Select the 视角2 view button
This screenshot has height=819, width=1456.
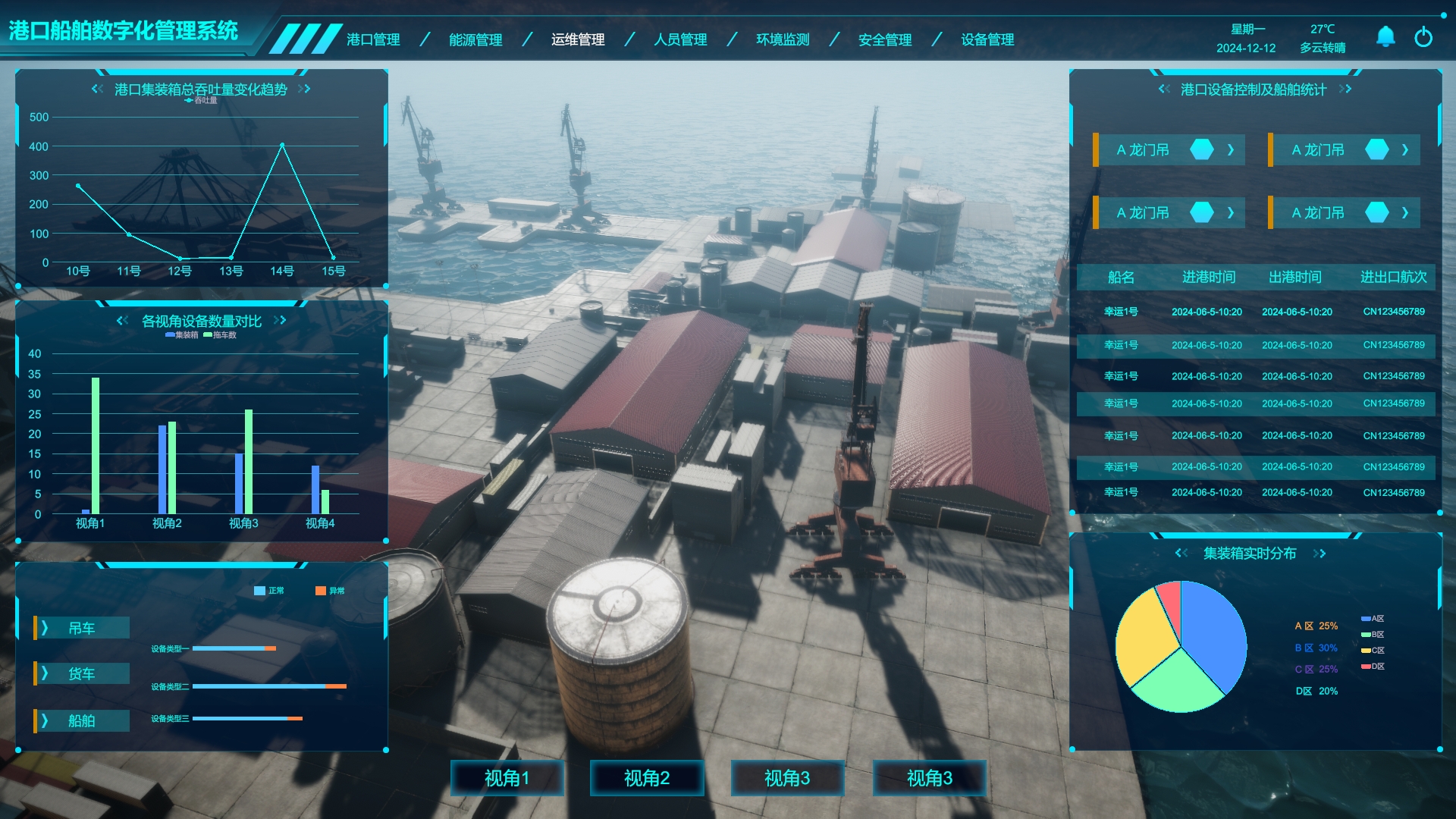click(x=647, y=778)
